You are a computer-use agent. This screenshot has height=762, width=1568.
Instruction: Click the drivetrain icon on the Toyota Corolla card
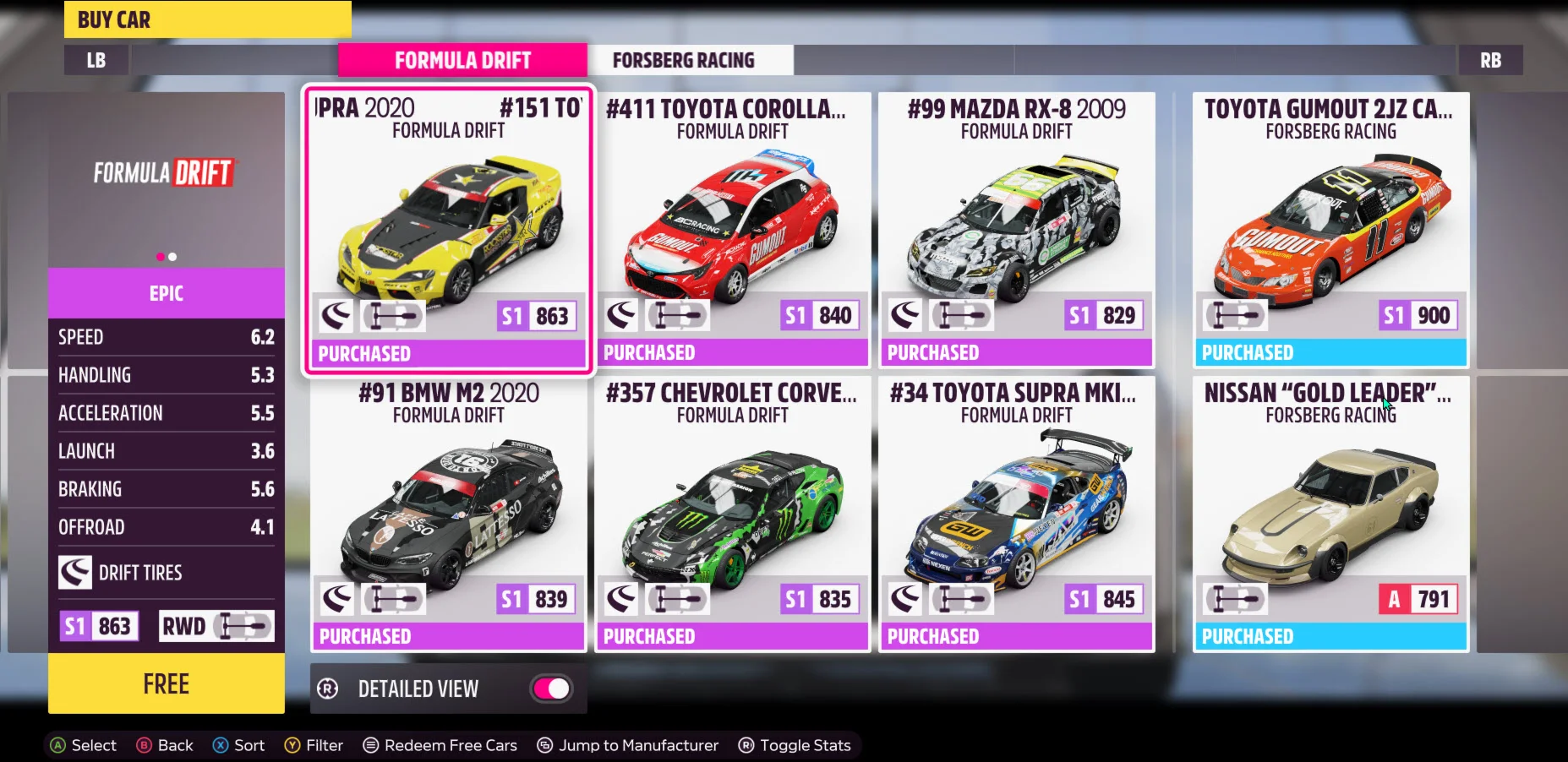[x=676, y=314]
